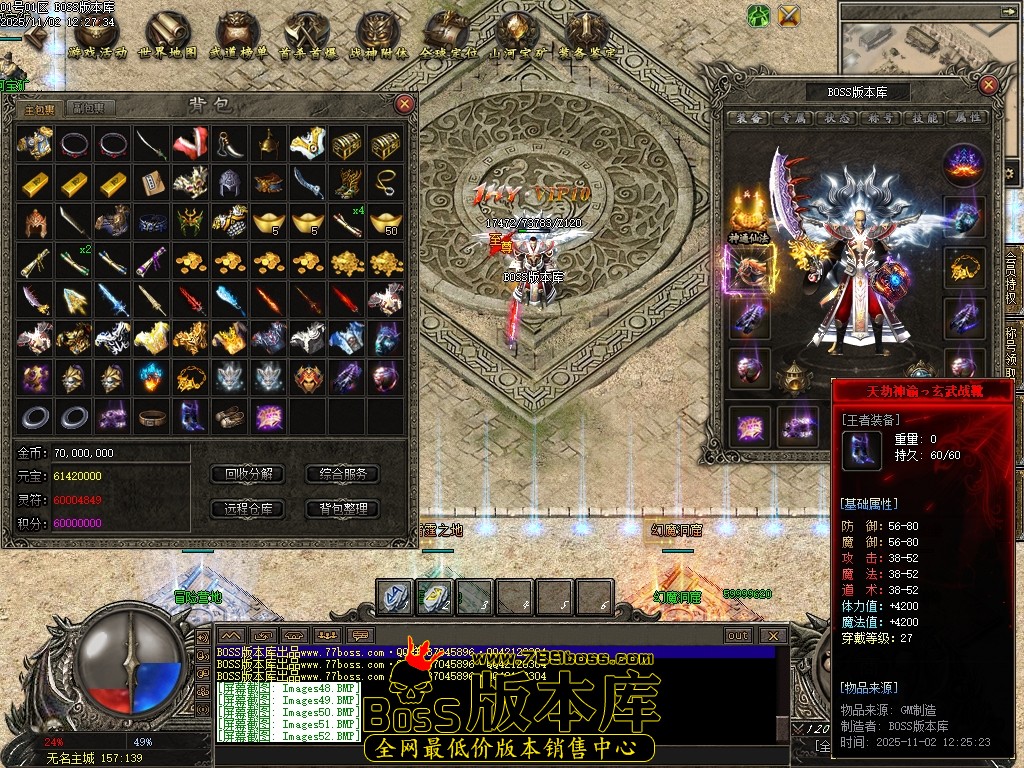Close the character equipment panel
1024x768 pixels.
(x=988, y=86)
